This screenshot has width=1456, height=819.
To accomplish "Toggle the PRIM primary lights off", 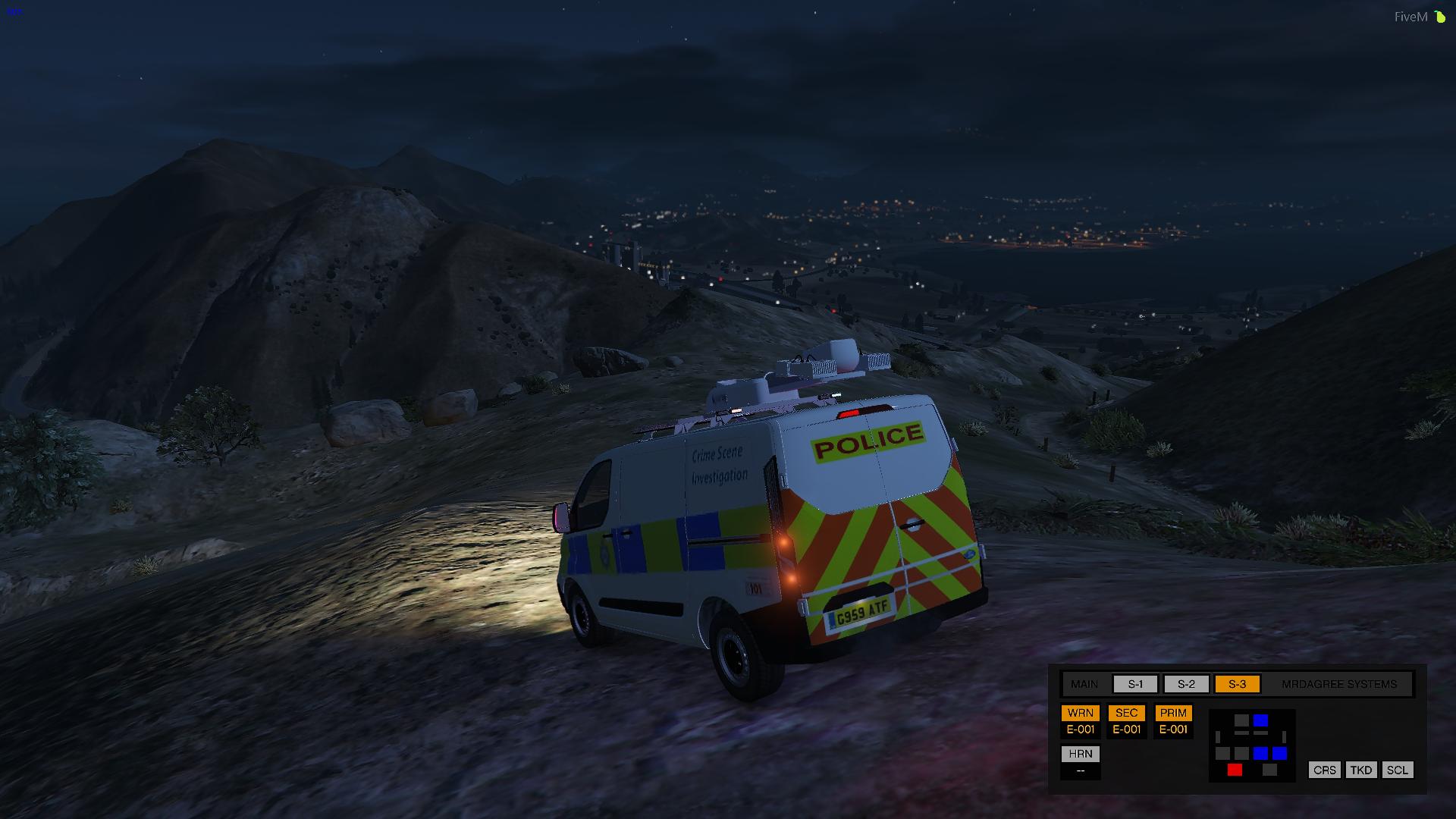I will coord(1173,713).
